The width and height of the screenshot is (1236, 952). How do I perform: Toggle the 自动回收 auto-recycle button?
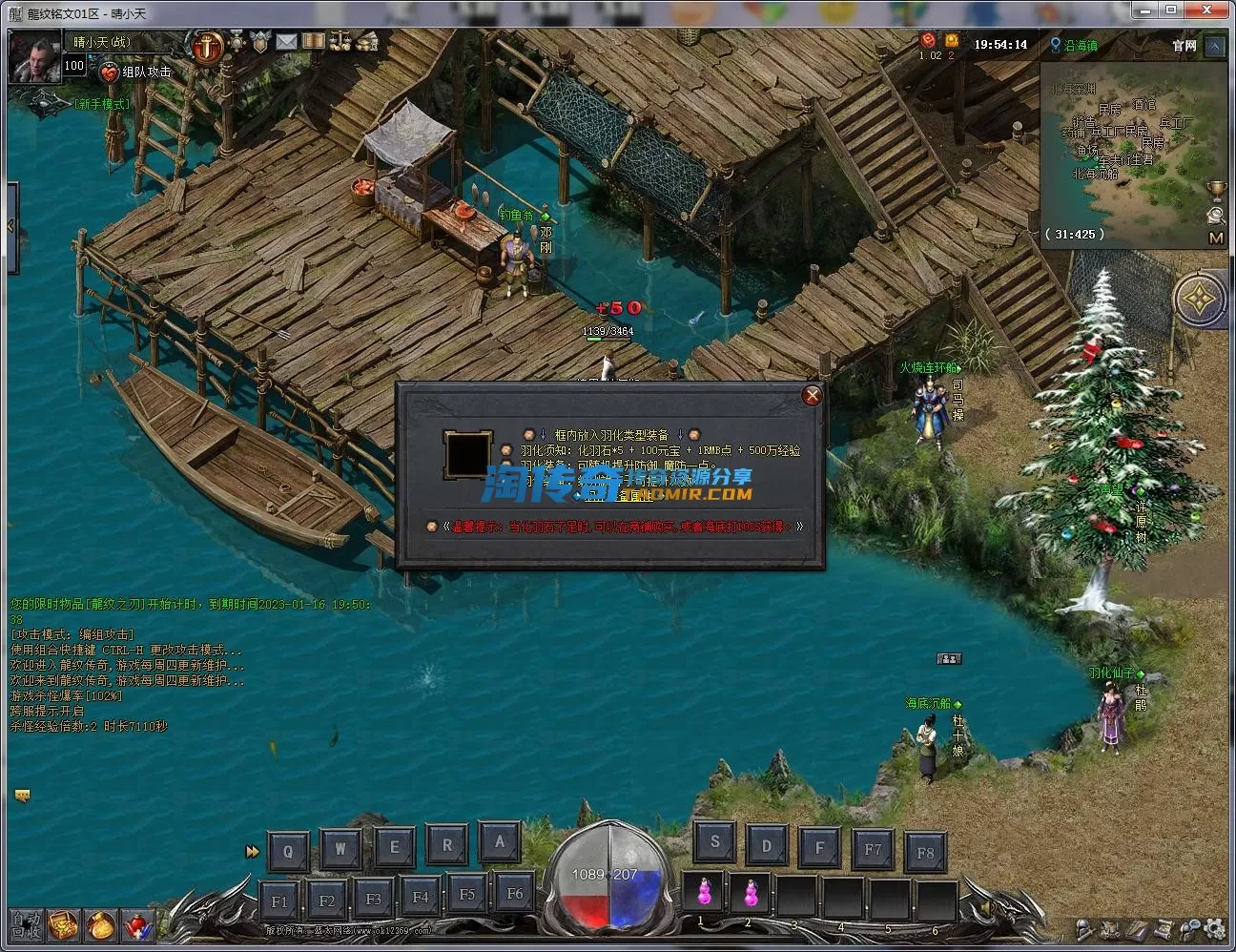[x=26, y=925]
